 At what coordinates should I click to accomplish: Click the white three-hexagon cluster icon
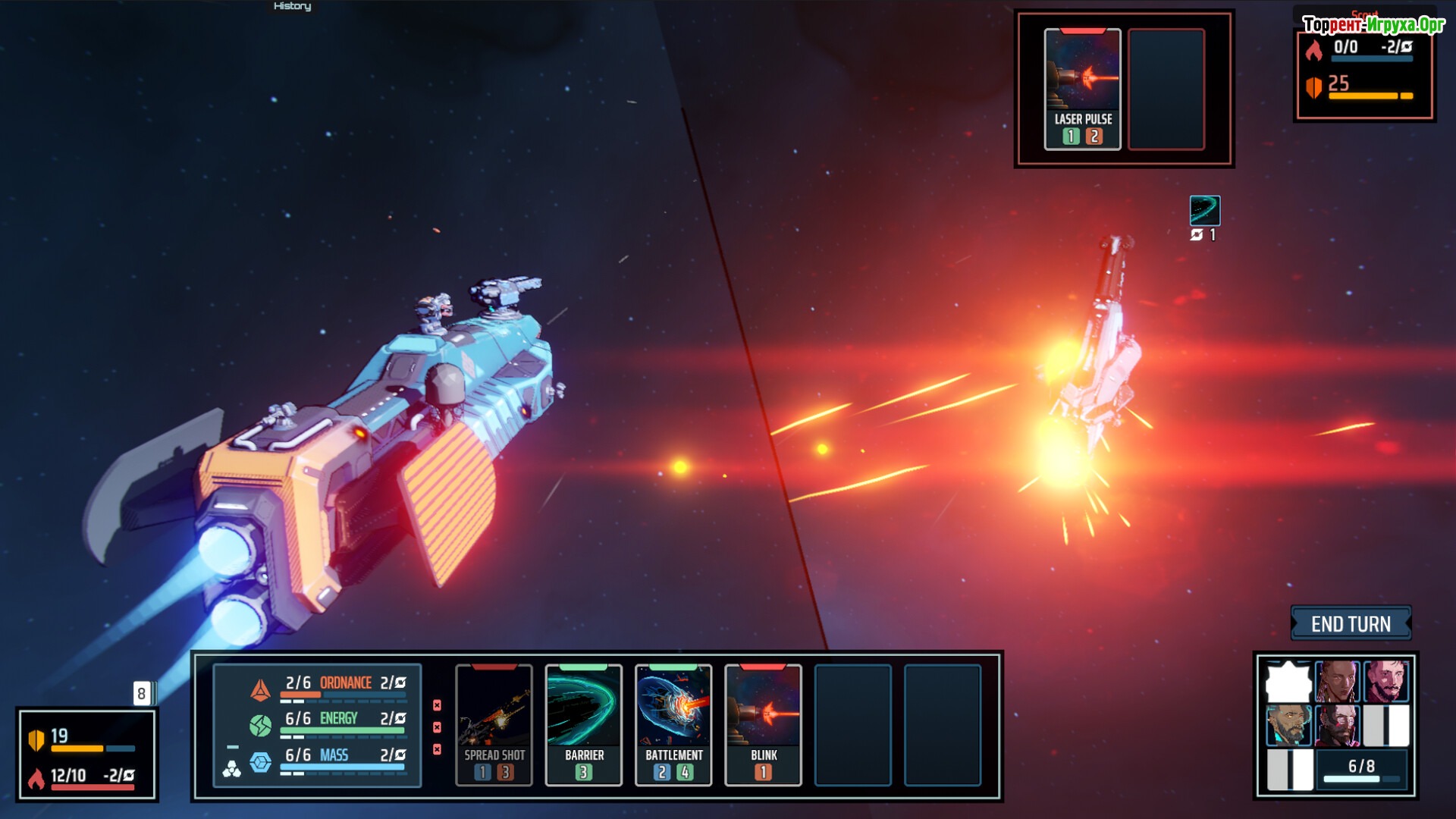point(231,770)
